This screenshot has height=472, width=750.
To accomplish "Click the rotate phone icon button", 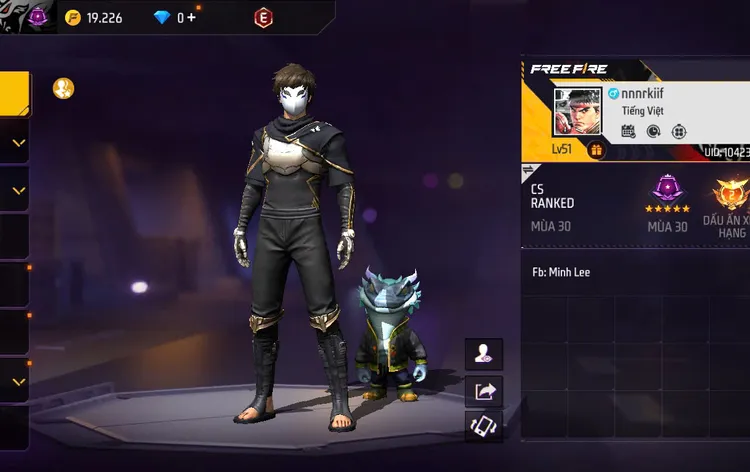I will pos(485,427).
